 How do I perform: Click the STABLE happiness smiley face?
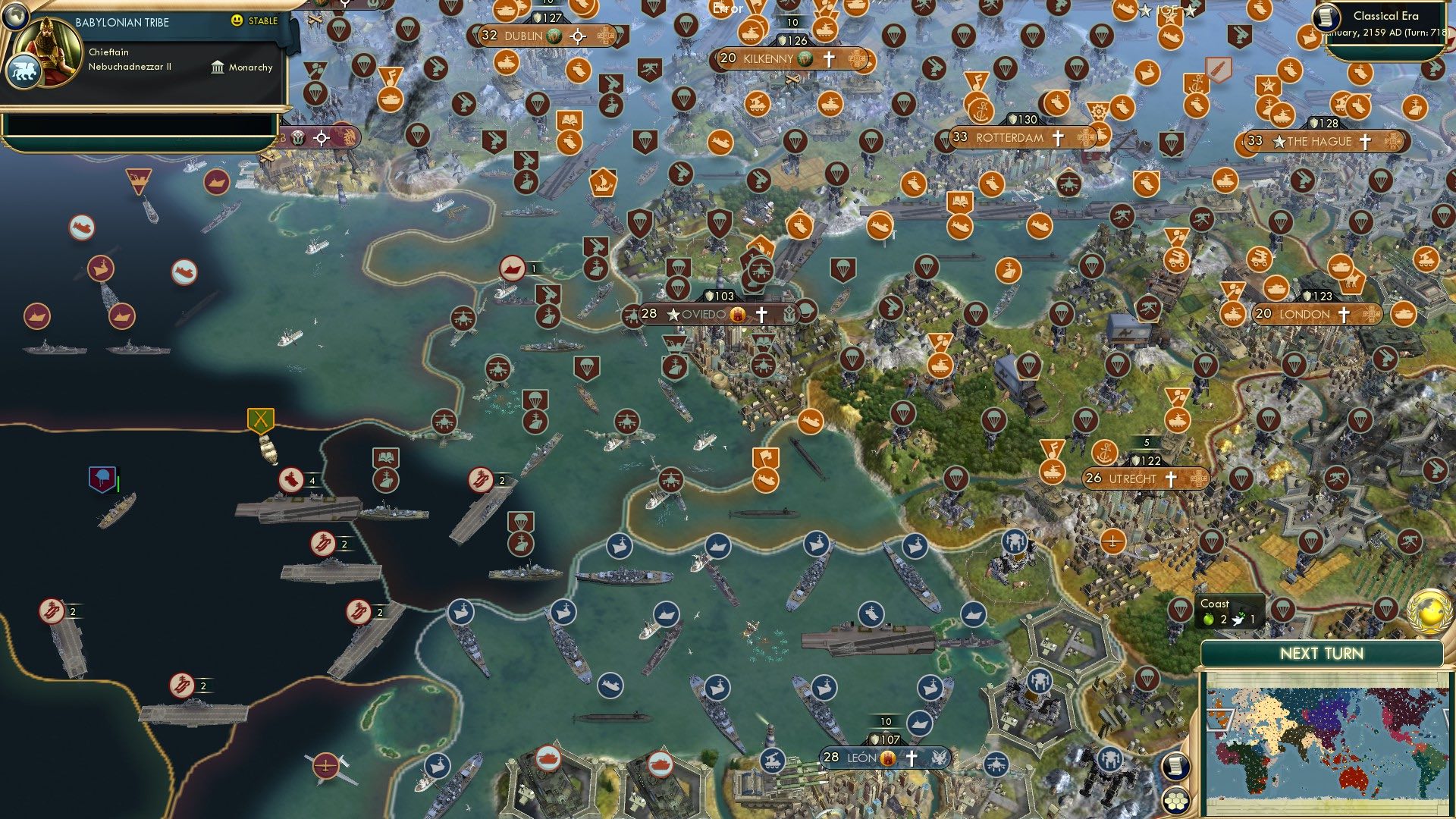[x=236, y=21]
